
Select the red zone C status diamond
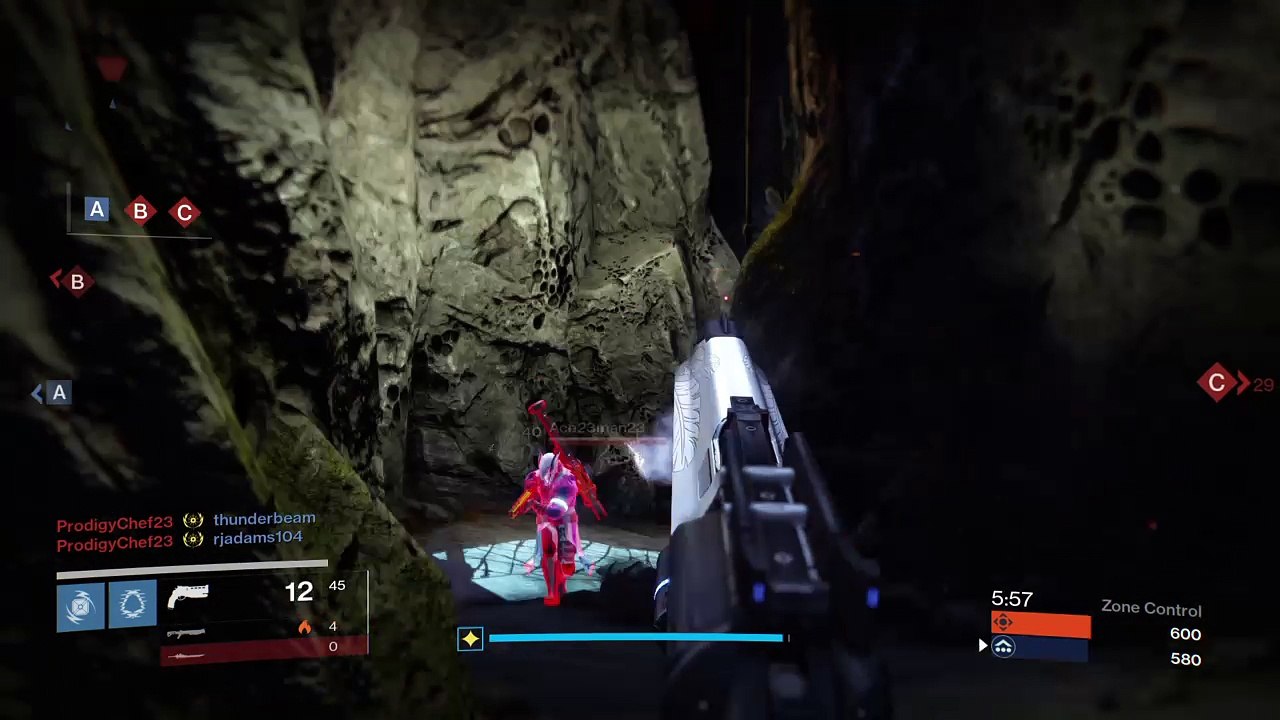click(x=184, y=213)
